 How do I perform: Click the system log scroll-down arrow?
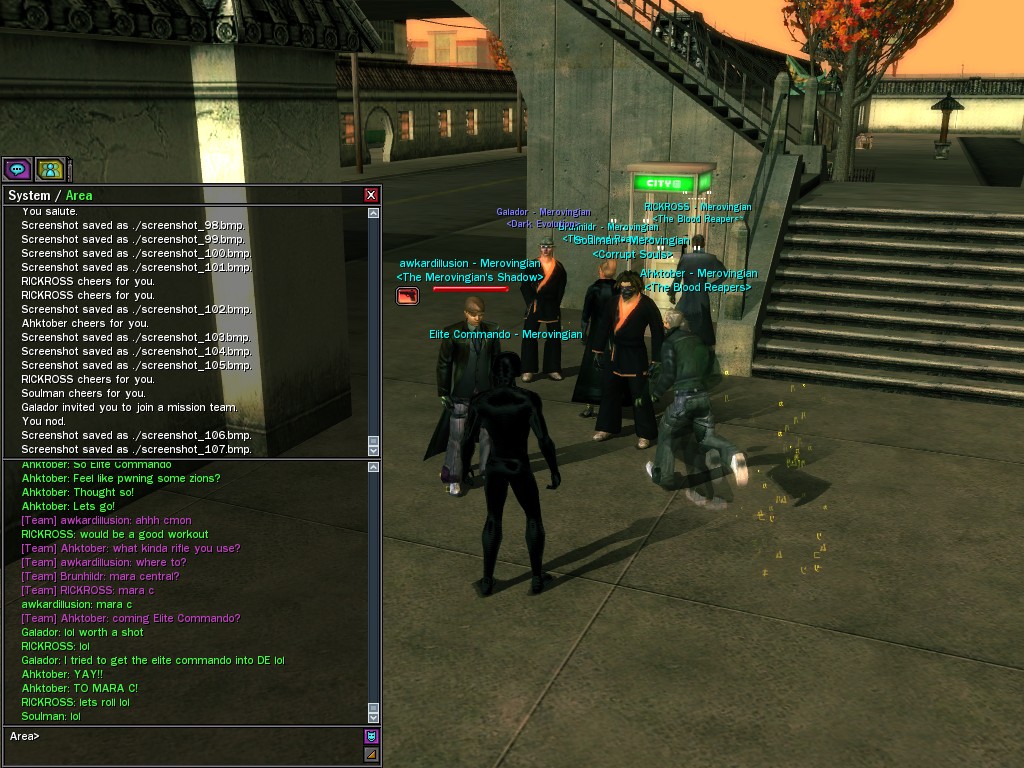[x=373, y=449]
